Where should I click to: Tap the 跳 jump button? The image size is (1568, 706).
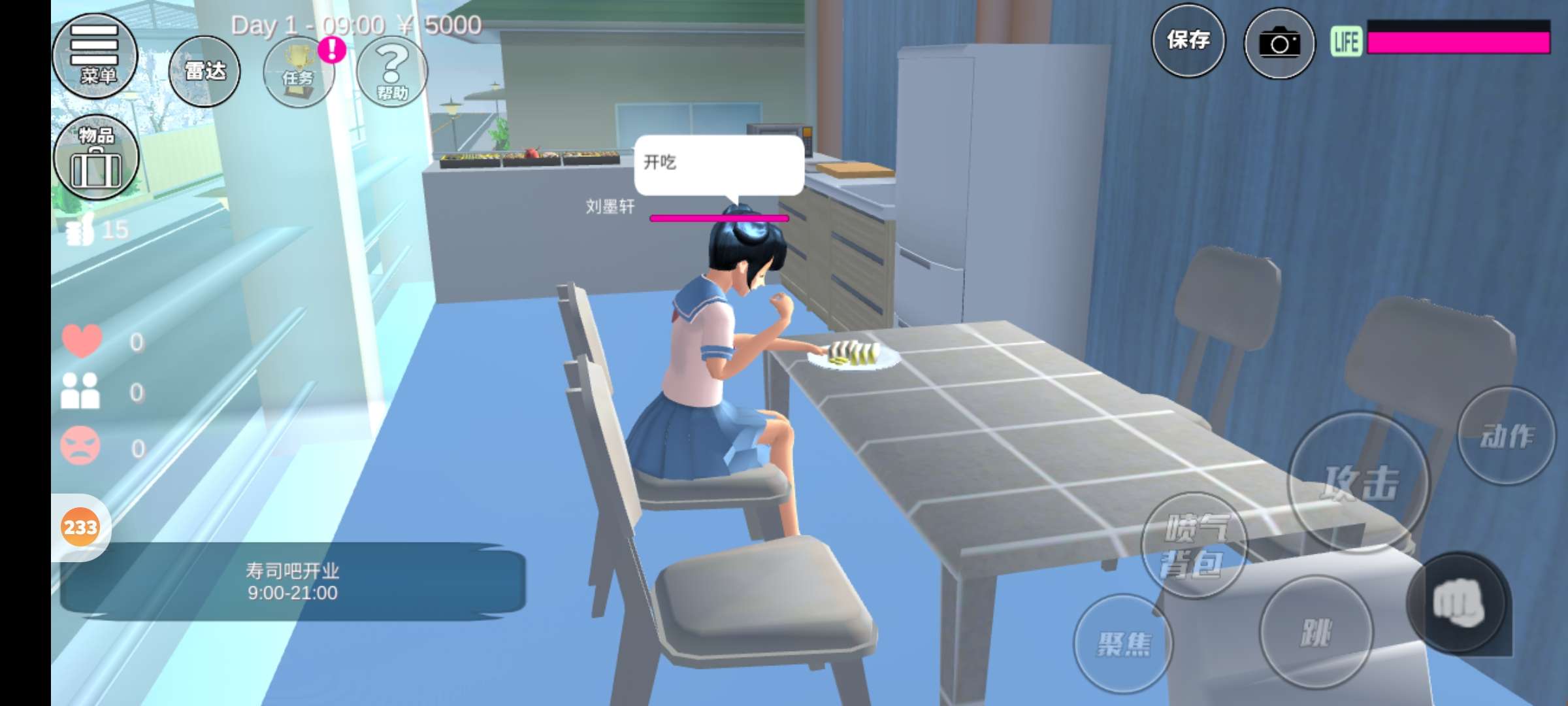pyautogui.click(x=1315, y=632)
